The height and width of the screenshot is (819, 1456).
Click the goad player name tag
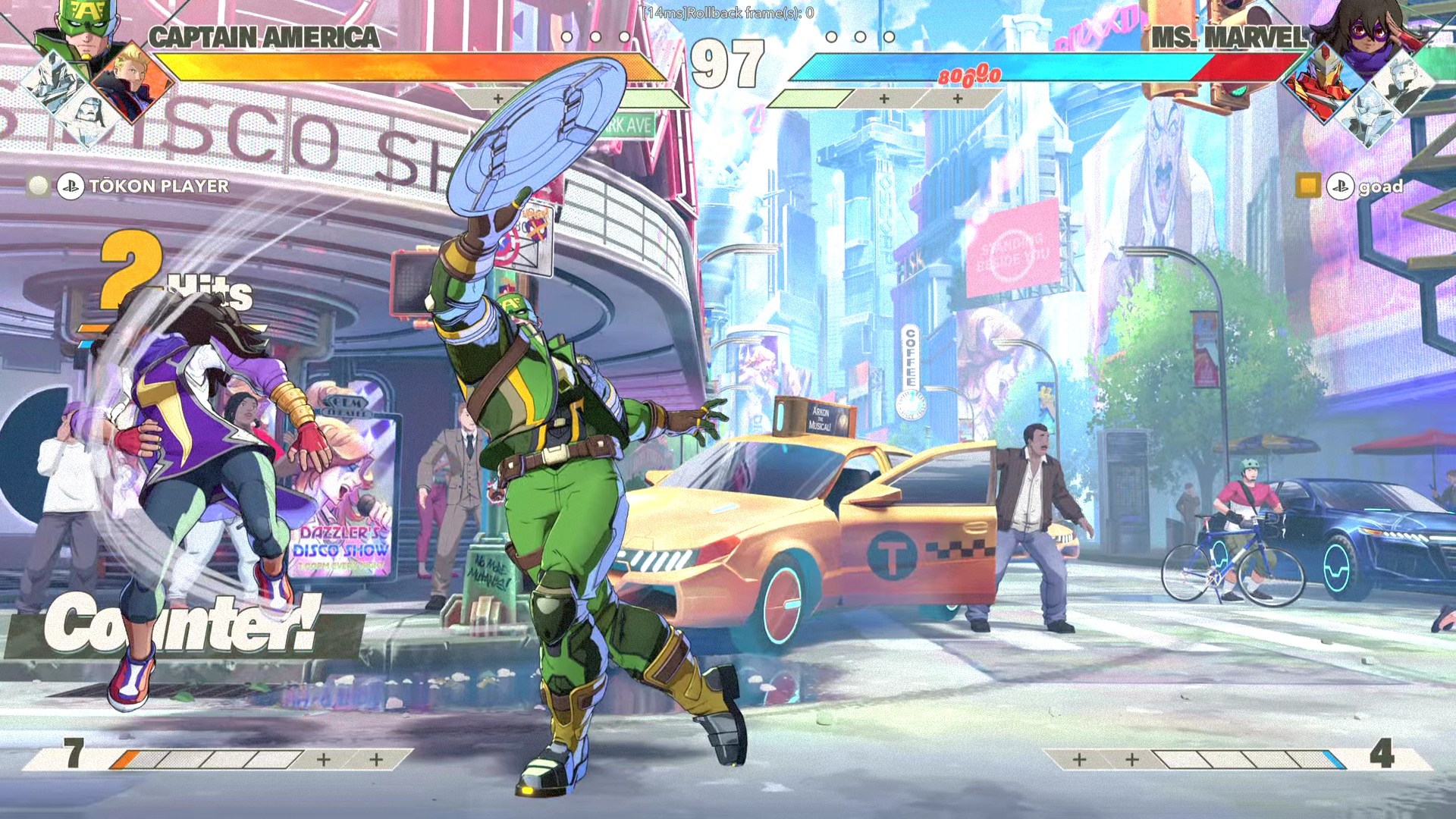tap(1380, 187)
